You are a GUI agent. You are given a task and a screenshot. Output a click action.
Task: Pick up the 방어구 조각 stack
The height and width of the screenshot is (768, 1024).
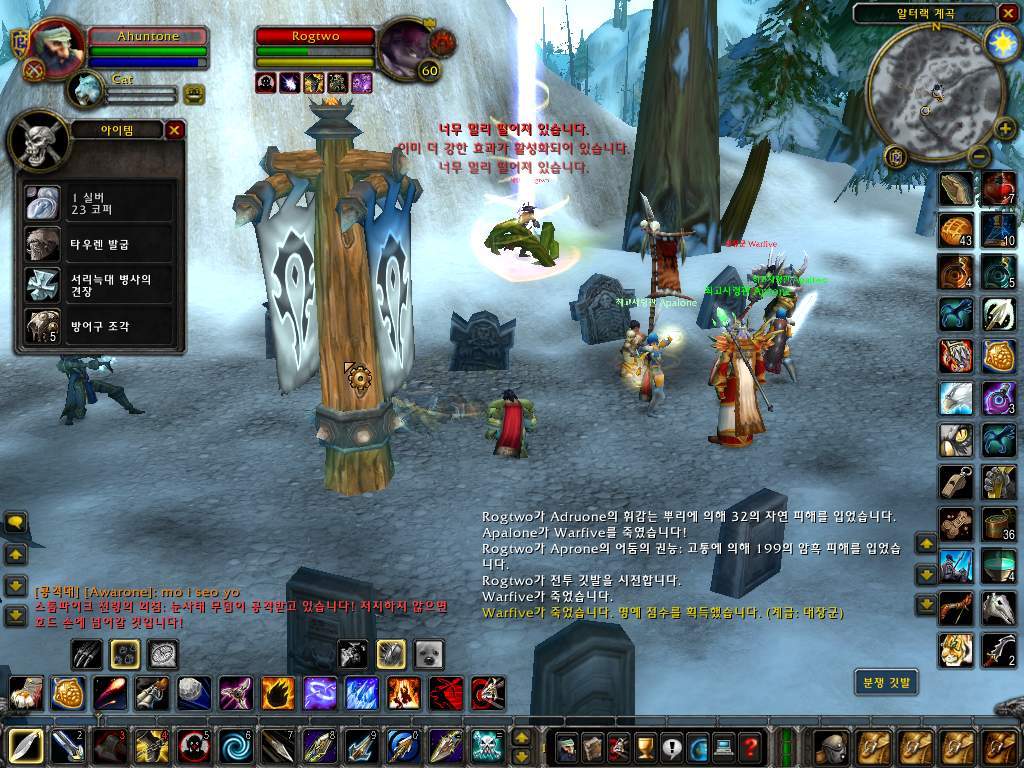pos(43,325)
